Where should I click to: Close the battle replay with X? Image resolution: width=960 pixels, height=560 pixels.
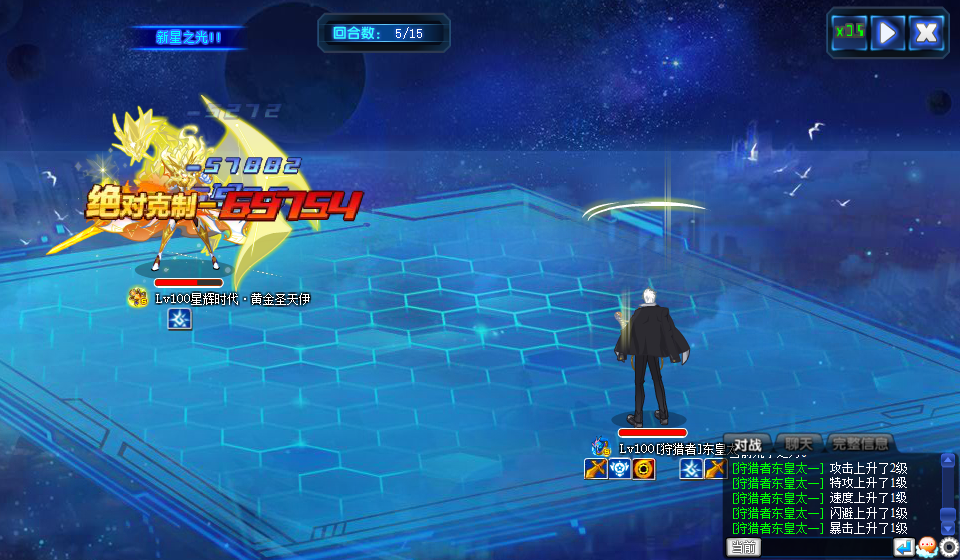tap(926, 32)
